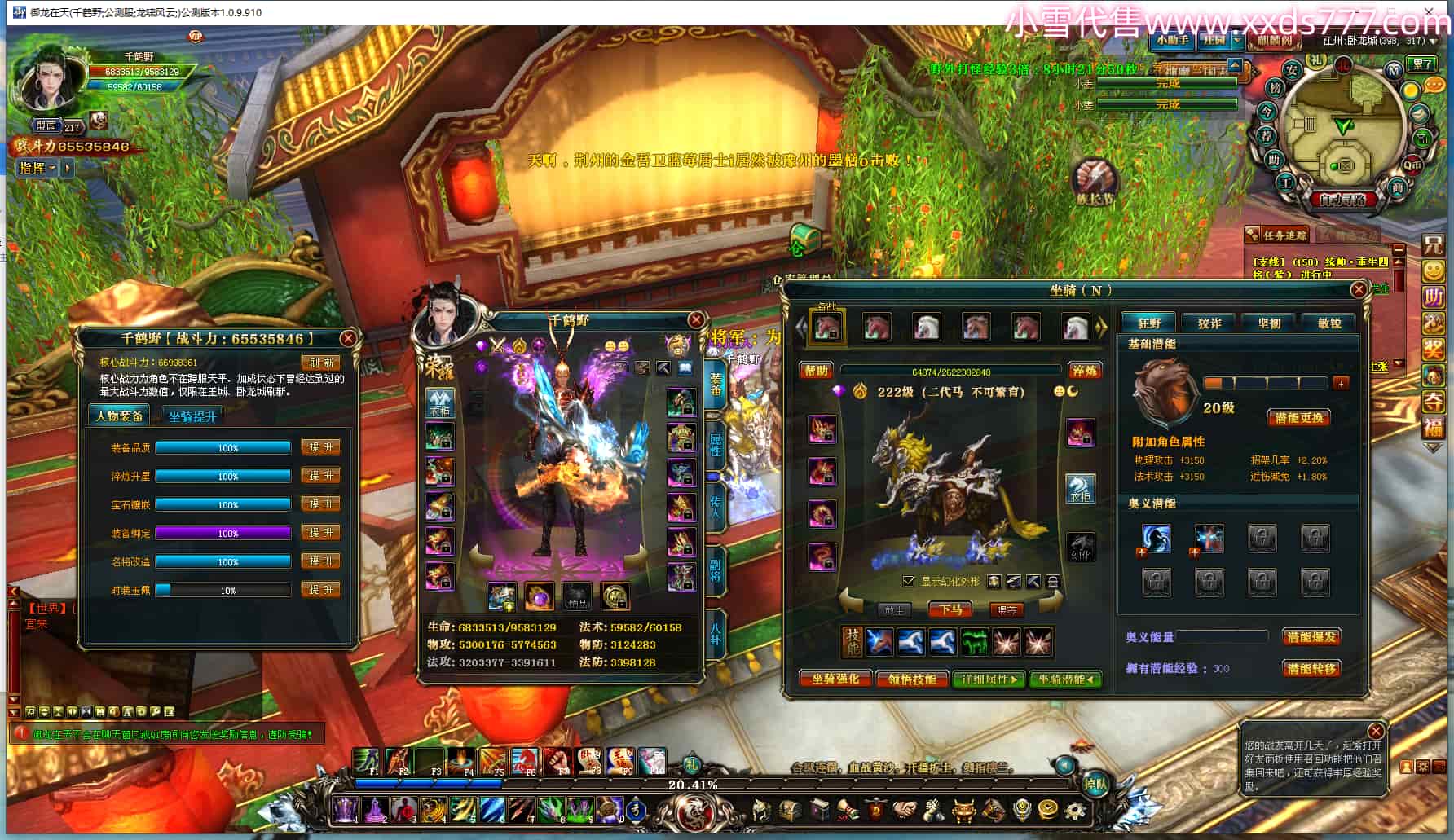Close the 坐骑 mount window
Image resolution: width=1454 pixels, height=840 pixels.
click(1358, 290)
